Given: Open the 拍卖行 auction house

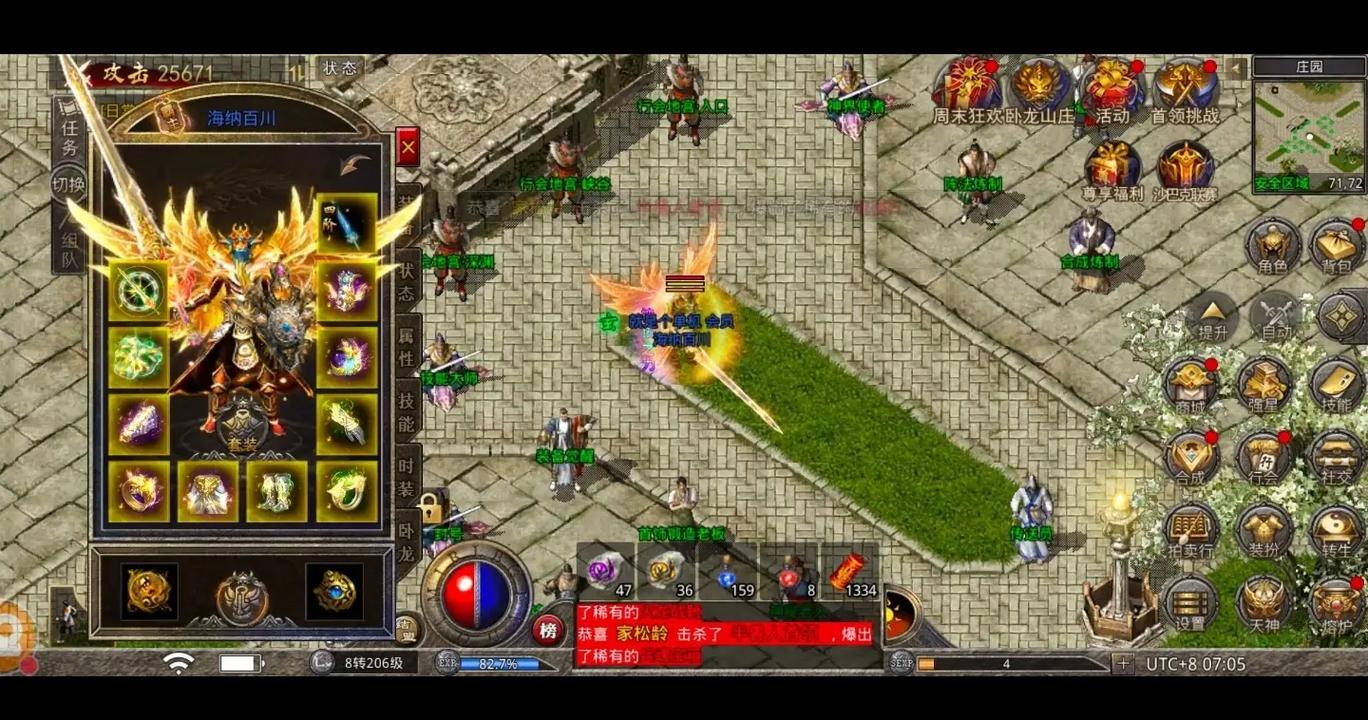Looking at the screenshot, I should 1190,530.
